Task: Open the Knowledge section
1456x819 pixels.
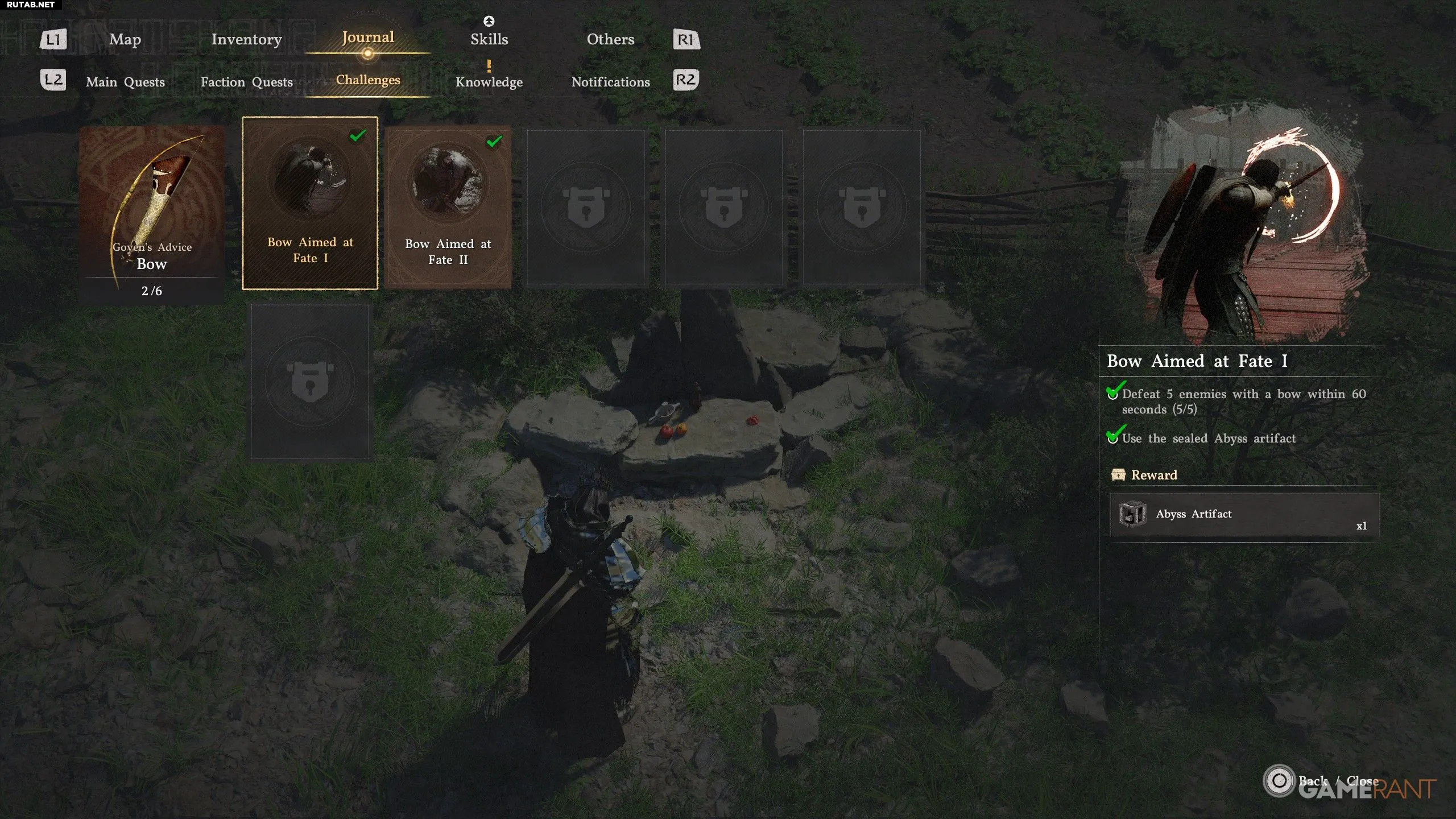Action: pyautogui.click(x=489, y=82)
